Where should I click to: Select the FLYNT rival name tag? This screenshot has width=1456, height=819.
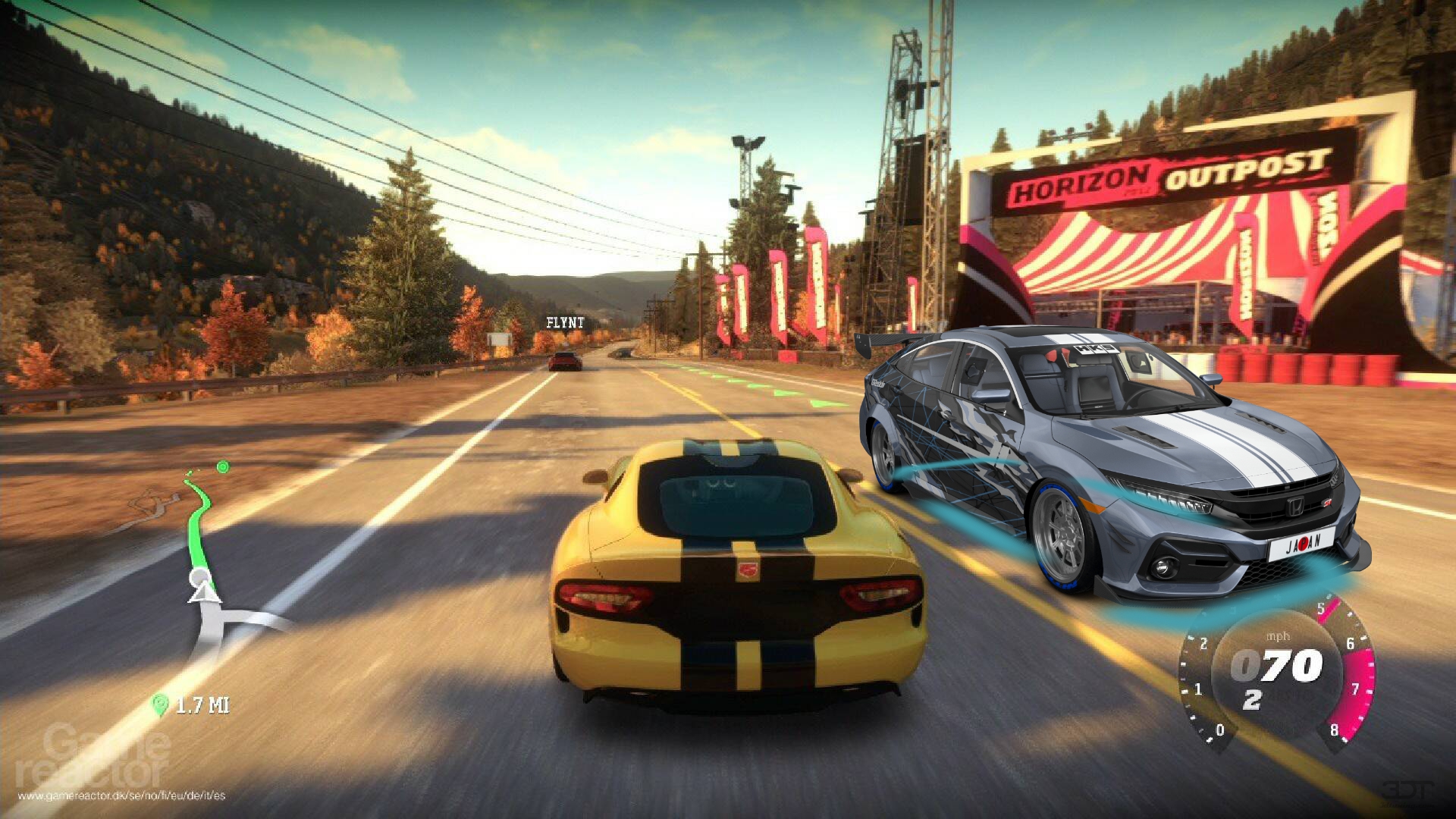[565, 322]
